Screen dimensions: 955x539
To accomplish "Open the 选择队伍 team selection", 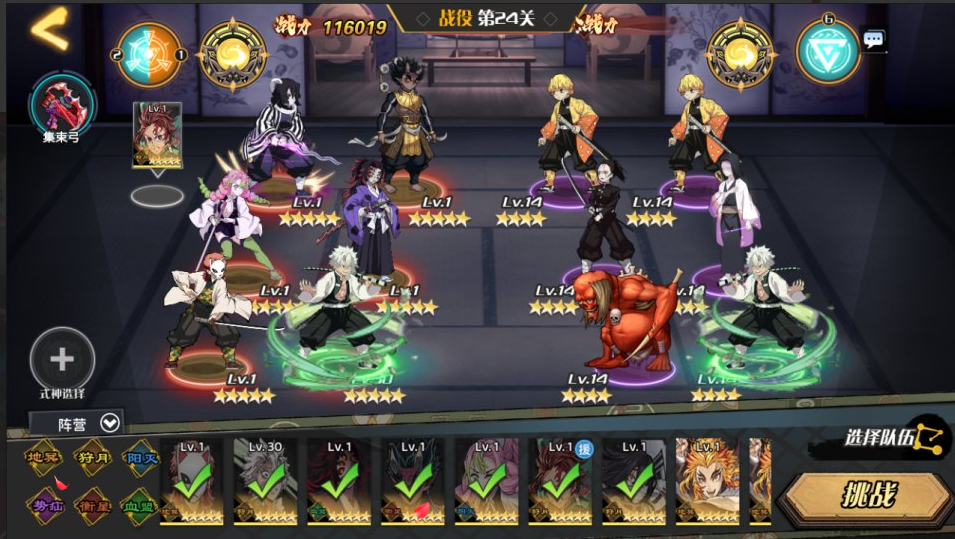I will pyautogui.click(x=894, y=437).
